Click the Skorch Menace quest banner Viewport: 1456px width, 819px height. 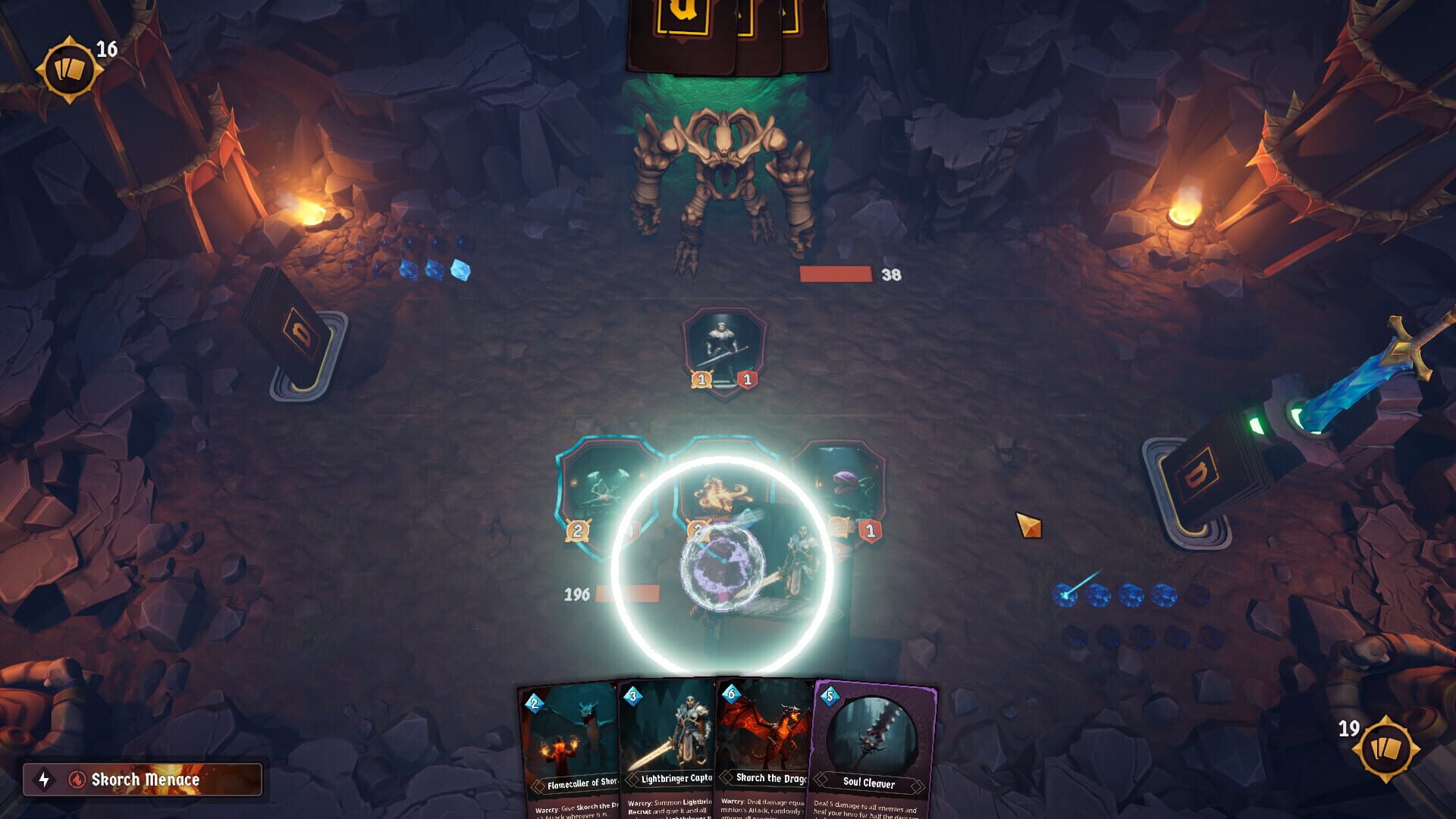[x=144, y=778]
